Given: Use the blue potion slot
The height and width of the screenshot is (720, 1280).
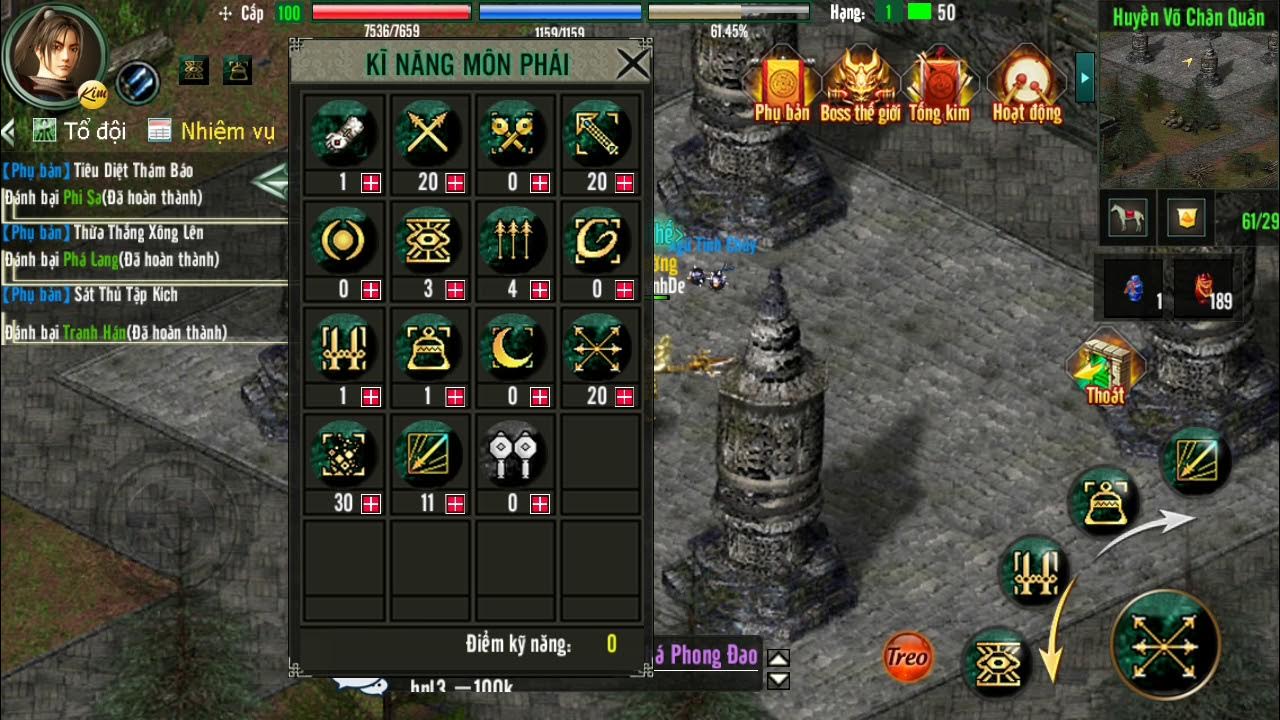Looking at the screenshot, I should click(1135, 287).
